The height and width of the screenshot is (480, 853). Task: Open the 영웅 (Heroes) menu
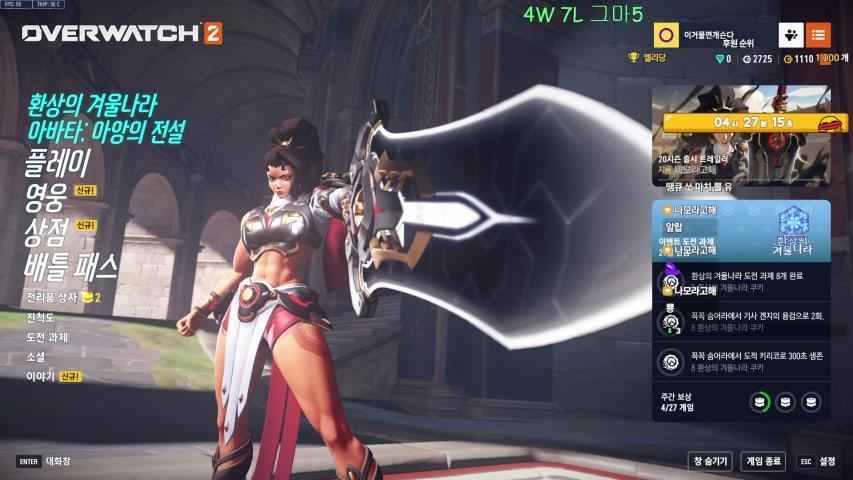(46, 196)
